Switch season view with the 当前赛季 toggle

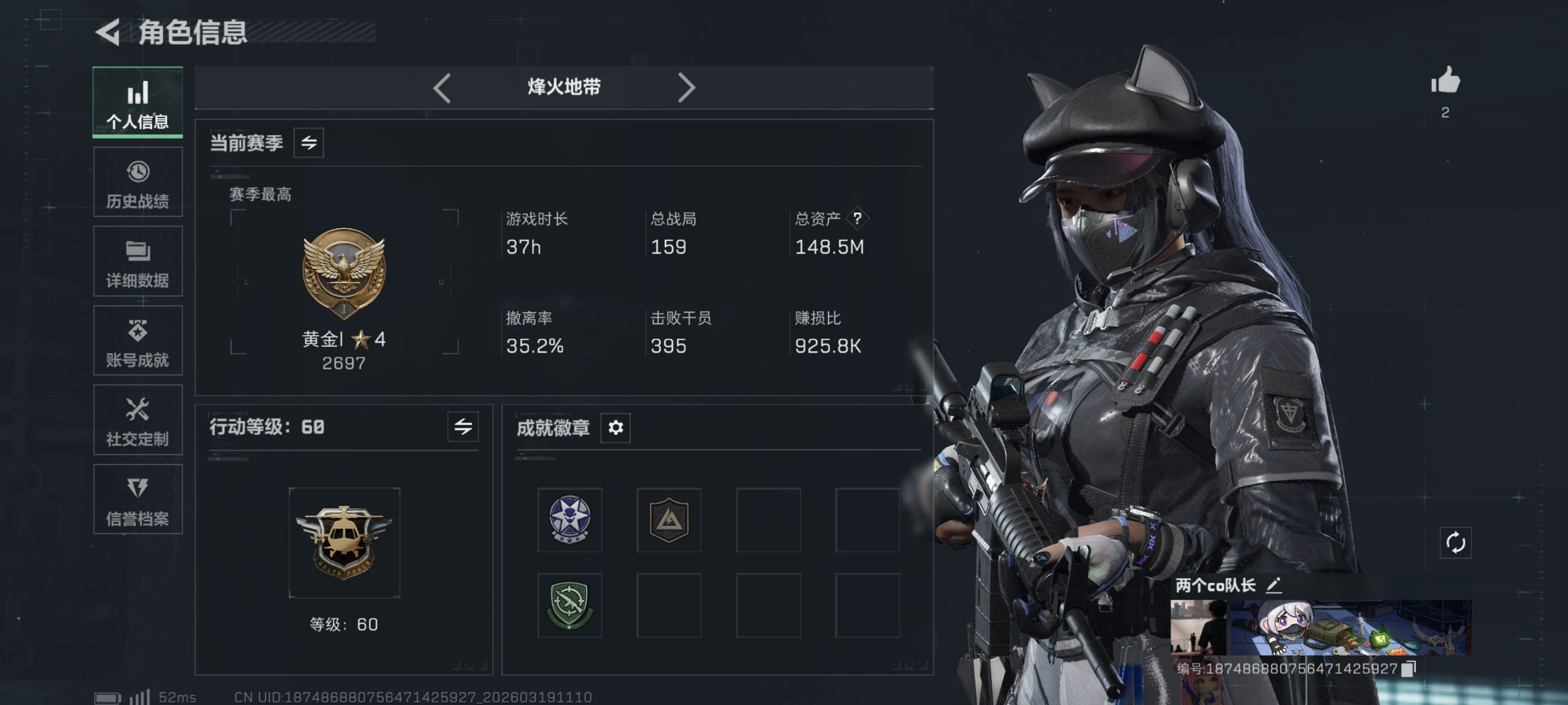[309, 143]
